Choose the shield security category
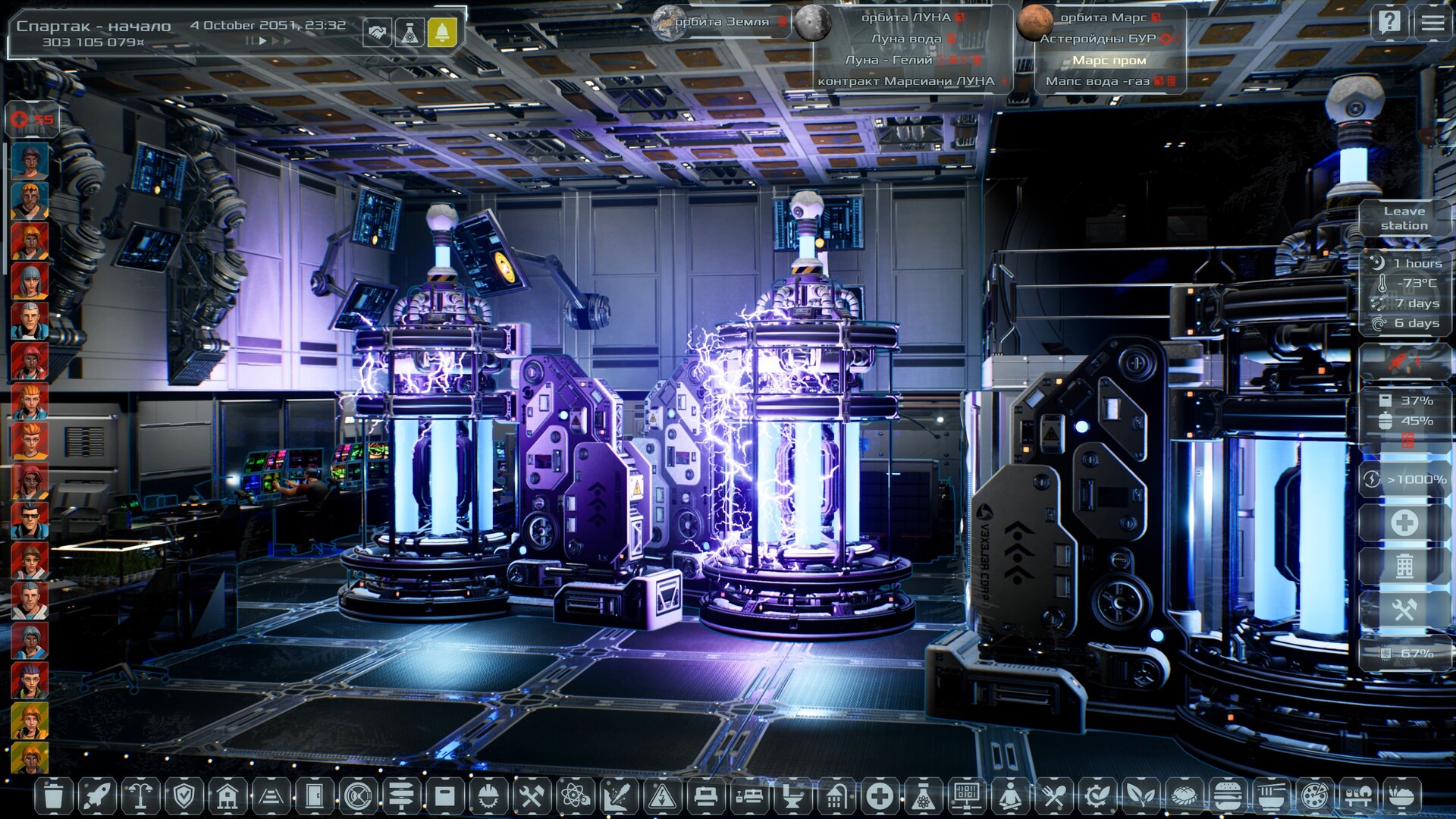Screen dimensions: 1456x819 click(184, 796)
